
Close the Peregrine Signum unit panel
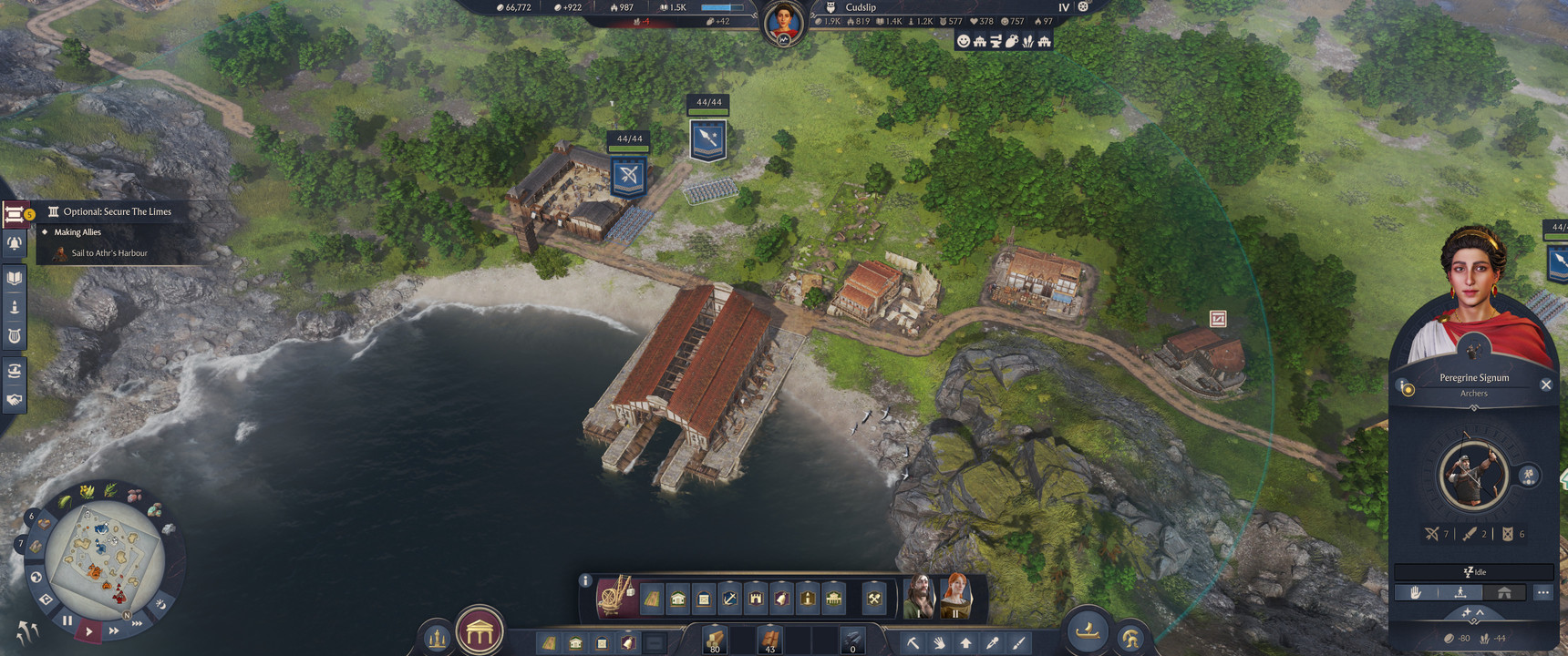1545,385
